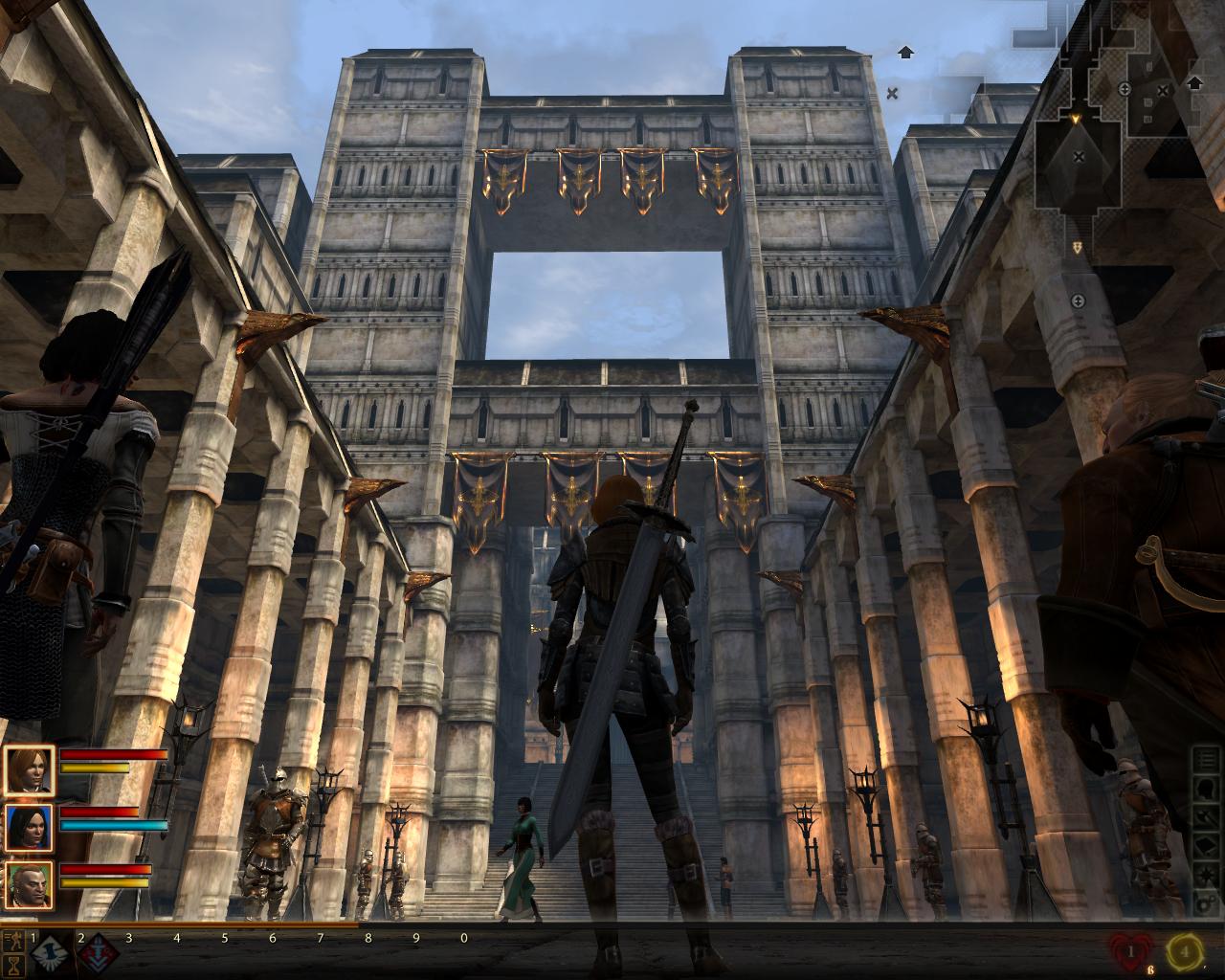
Task: Use the red heart health potion
Action: click(1130, 951)
